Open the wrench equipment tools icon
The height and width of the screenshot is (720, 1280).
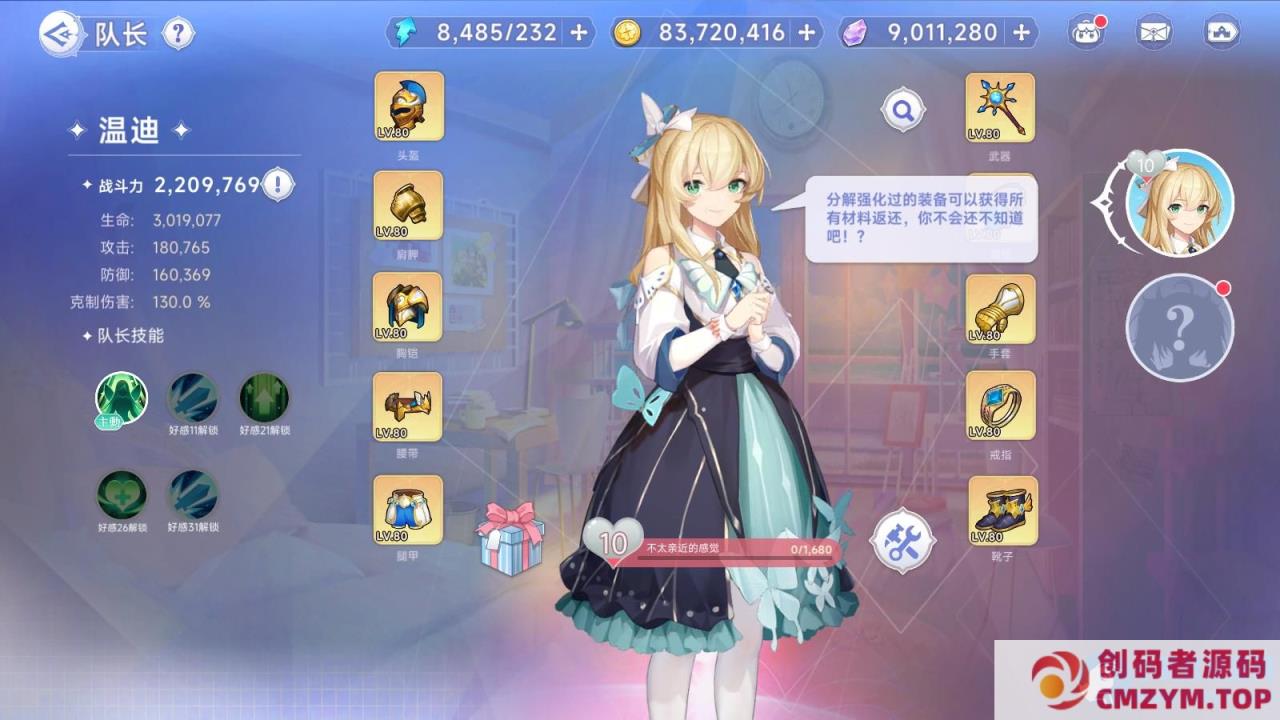tap(903, 541)
